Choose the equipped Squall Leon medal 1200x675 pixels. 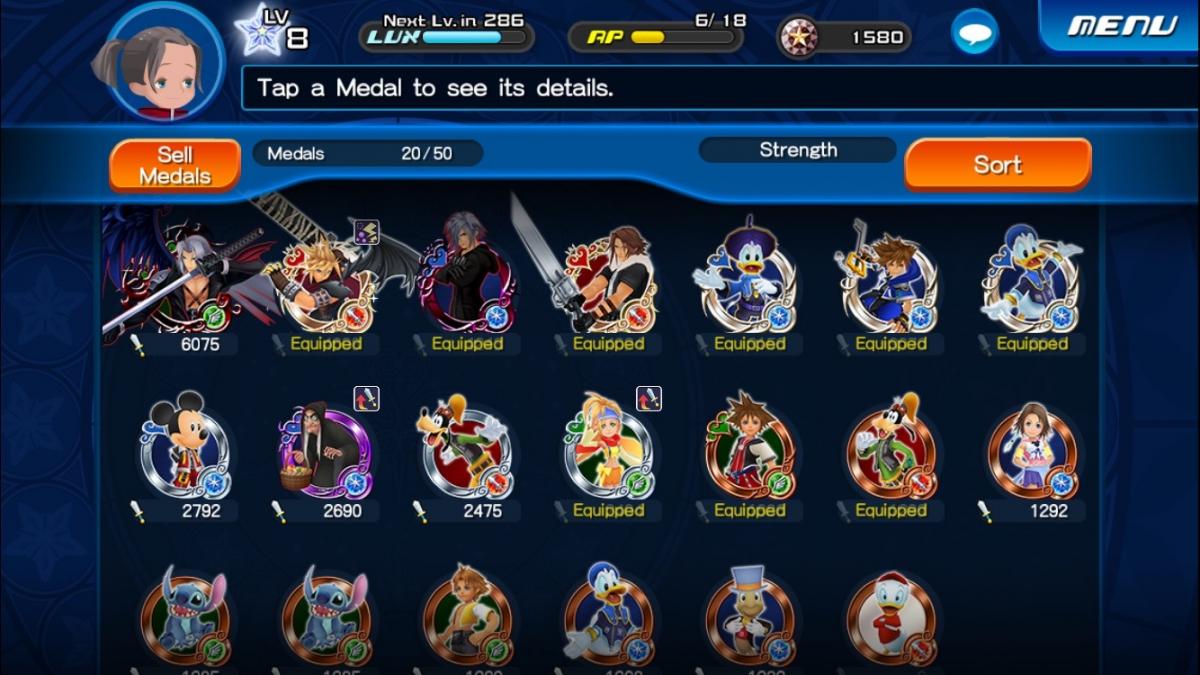(608, 280)
